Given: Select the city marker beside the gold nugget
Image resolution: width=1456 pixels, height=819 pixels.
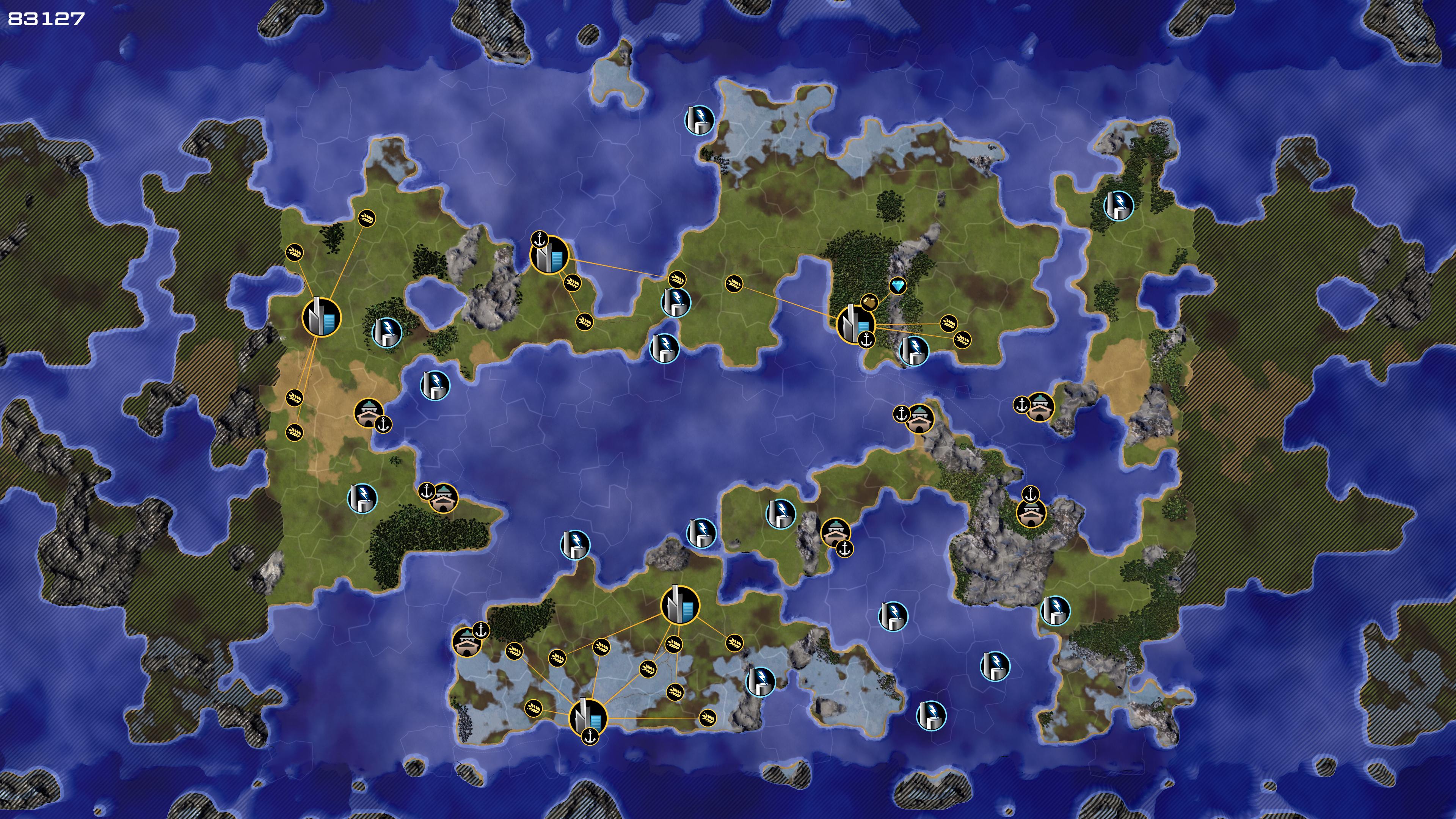Looking at the screenshot, I should [854, 325].
